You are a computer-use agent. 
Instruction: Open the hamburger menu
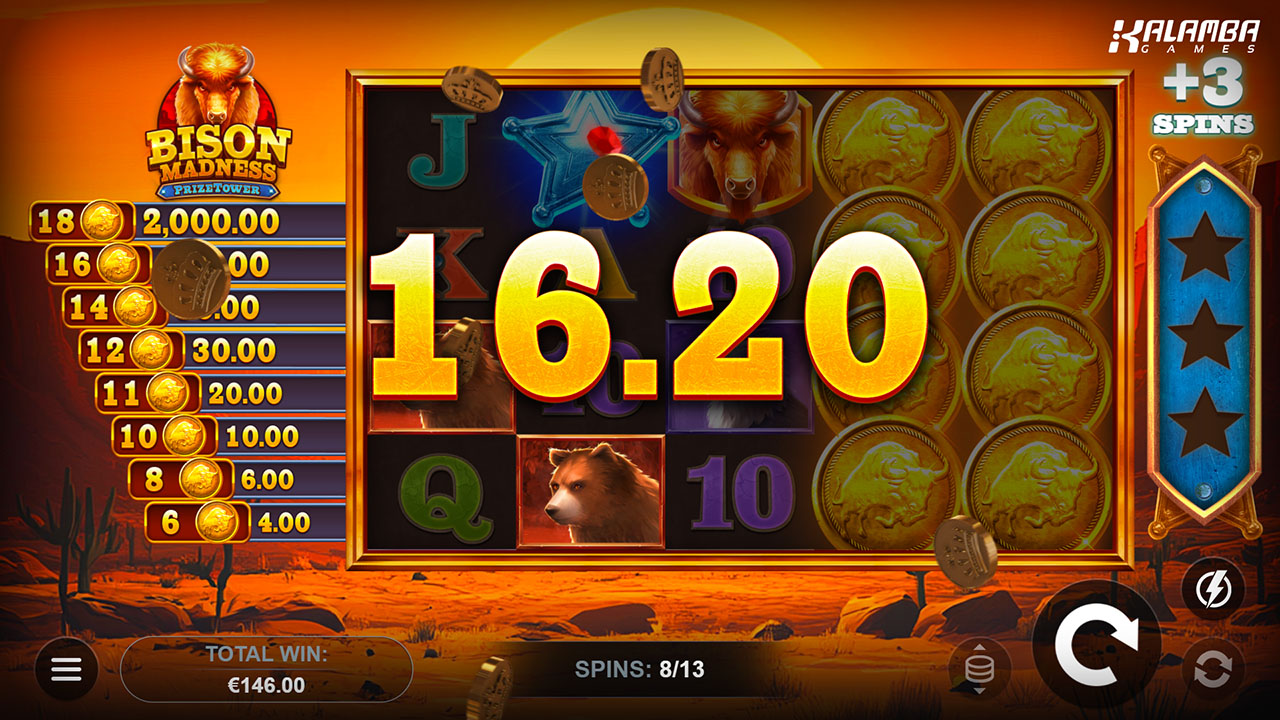coord(66,669)
